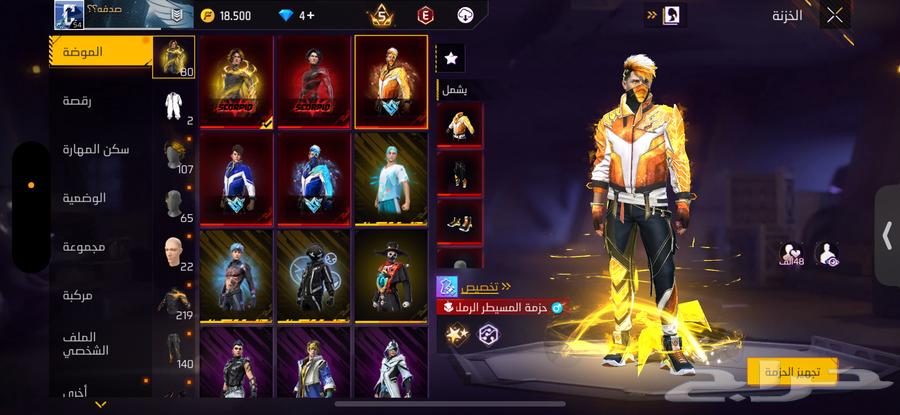Screen dimensions: 900x415
Task: Open the رقصة emote tab
Action: tap(100, 101)
